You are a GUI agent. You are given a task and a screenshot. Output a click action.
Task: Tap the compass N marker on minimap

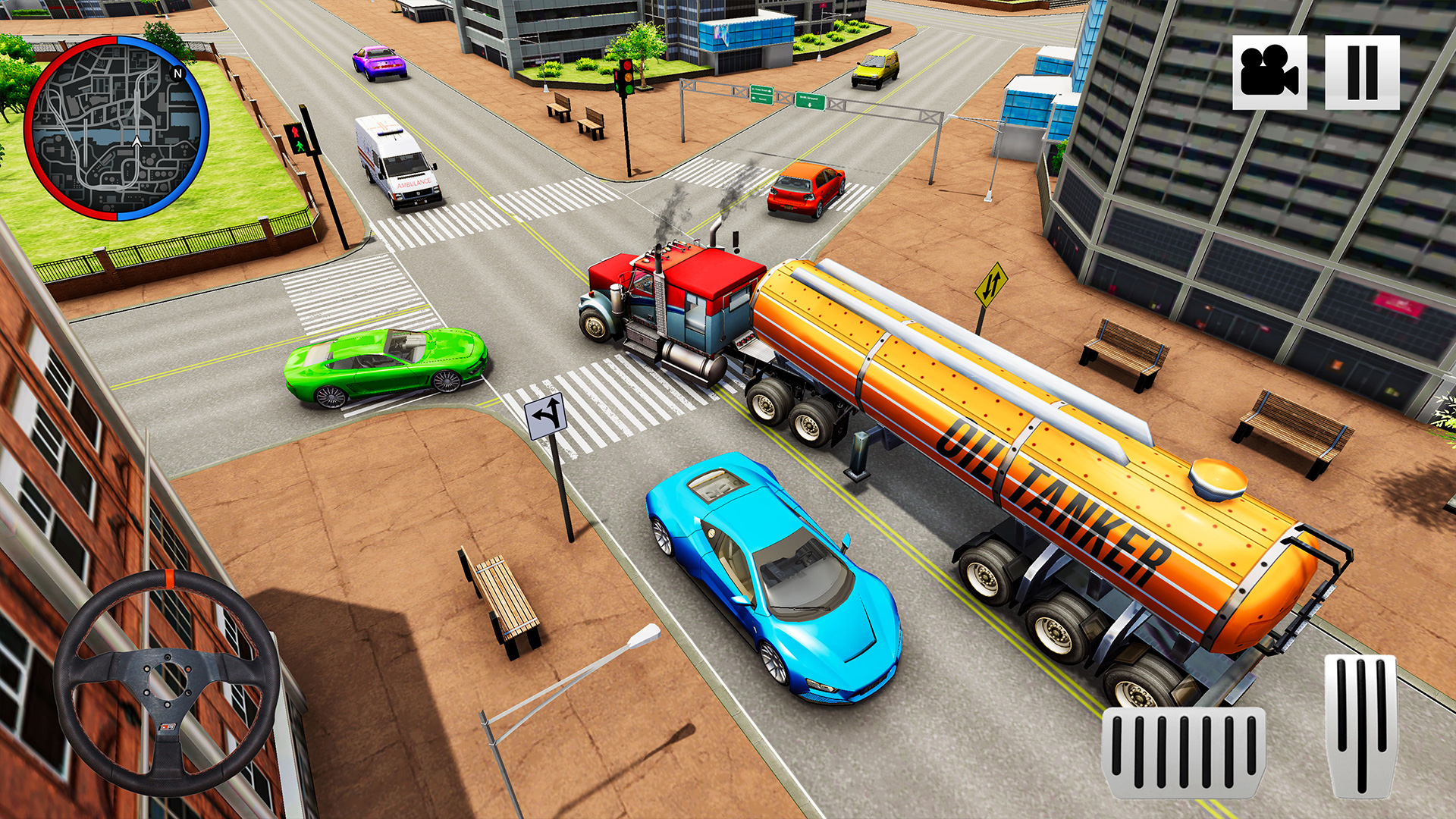(x=177, y=72)
